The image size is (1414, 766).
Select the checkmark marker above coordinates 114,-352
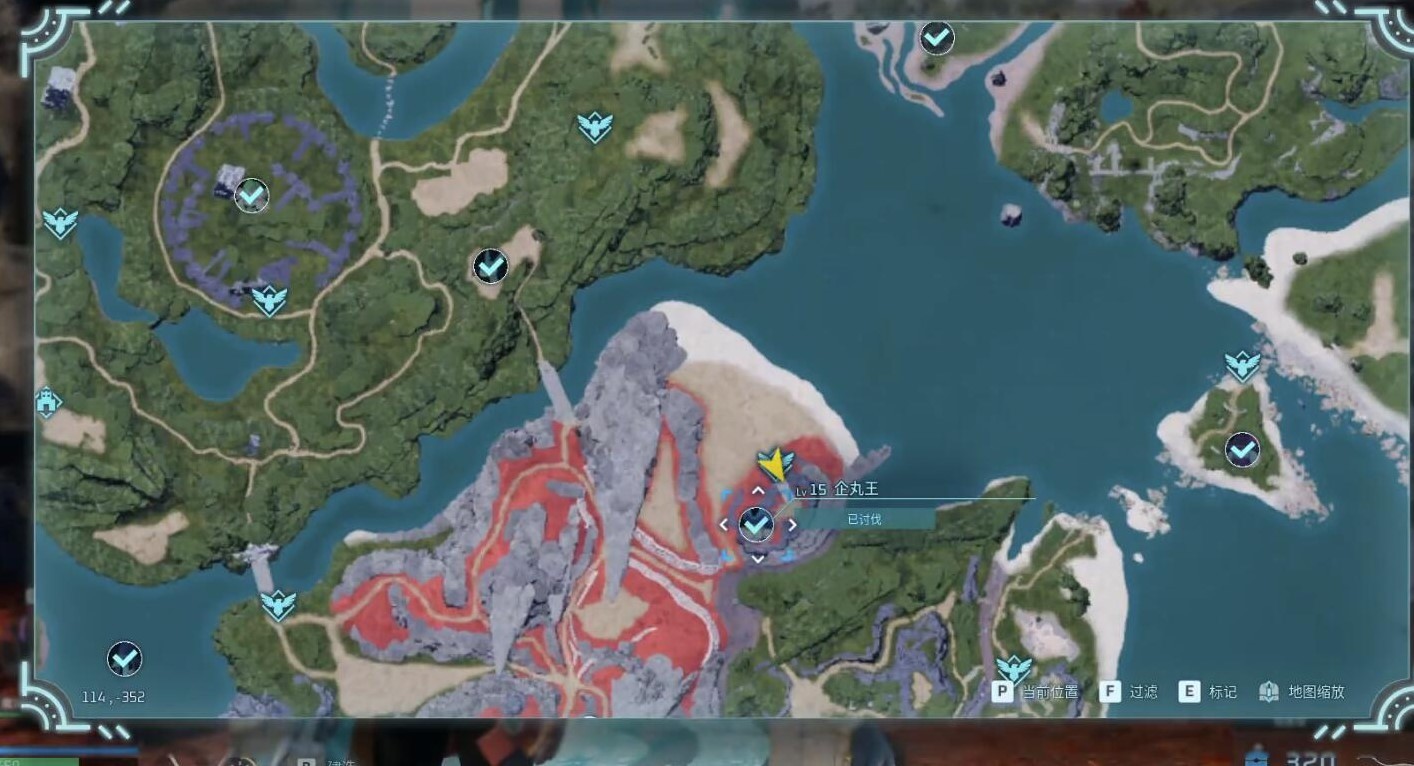coord(124,658)
